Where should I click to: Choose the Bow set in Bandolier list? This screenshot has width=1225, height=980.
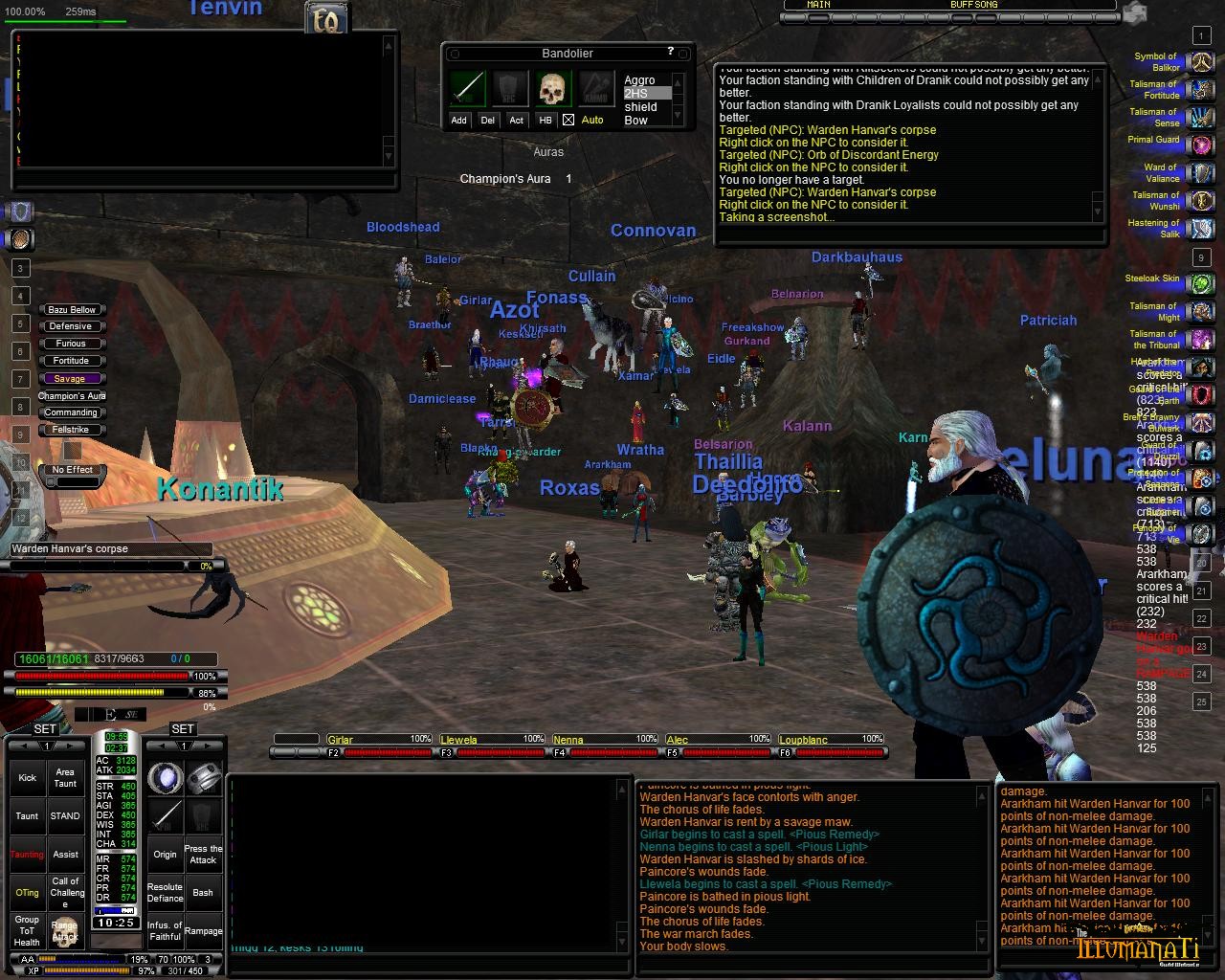[x=636, y=121]
